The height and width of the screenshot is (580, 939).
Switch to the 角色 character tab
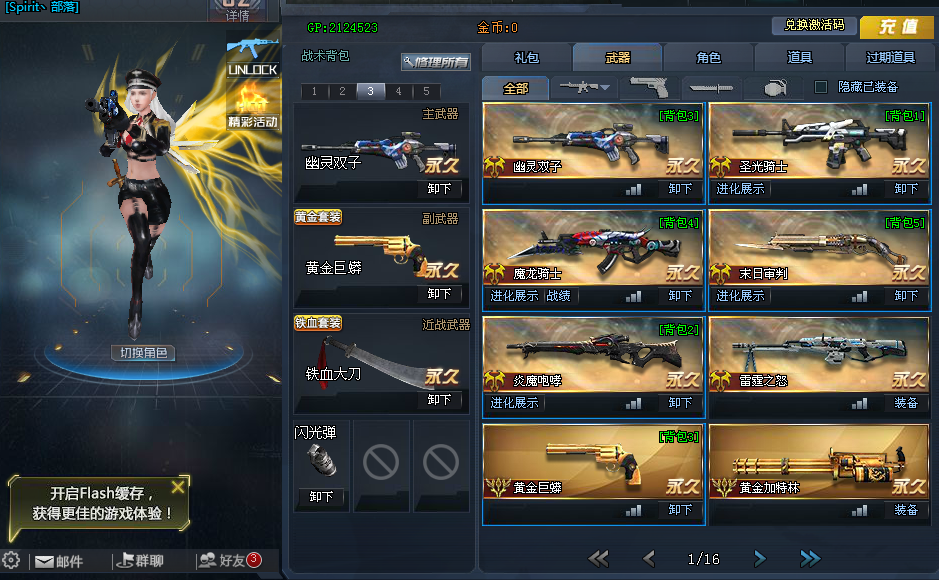tap(708, 58)
